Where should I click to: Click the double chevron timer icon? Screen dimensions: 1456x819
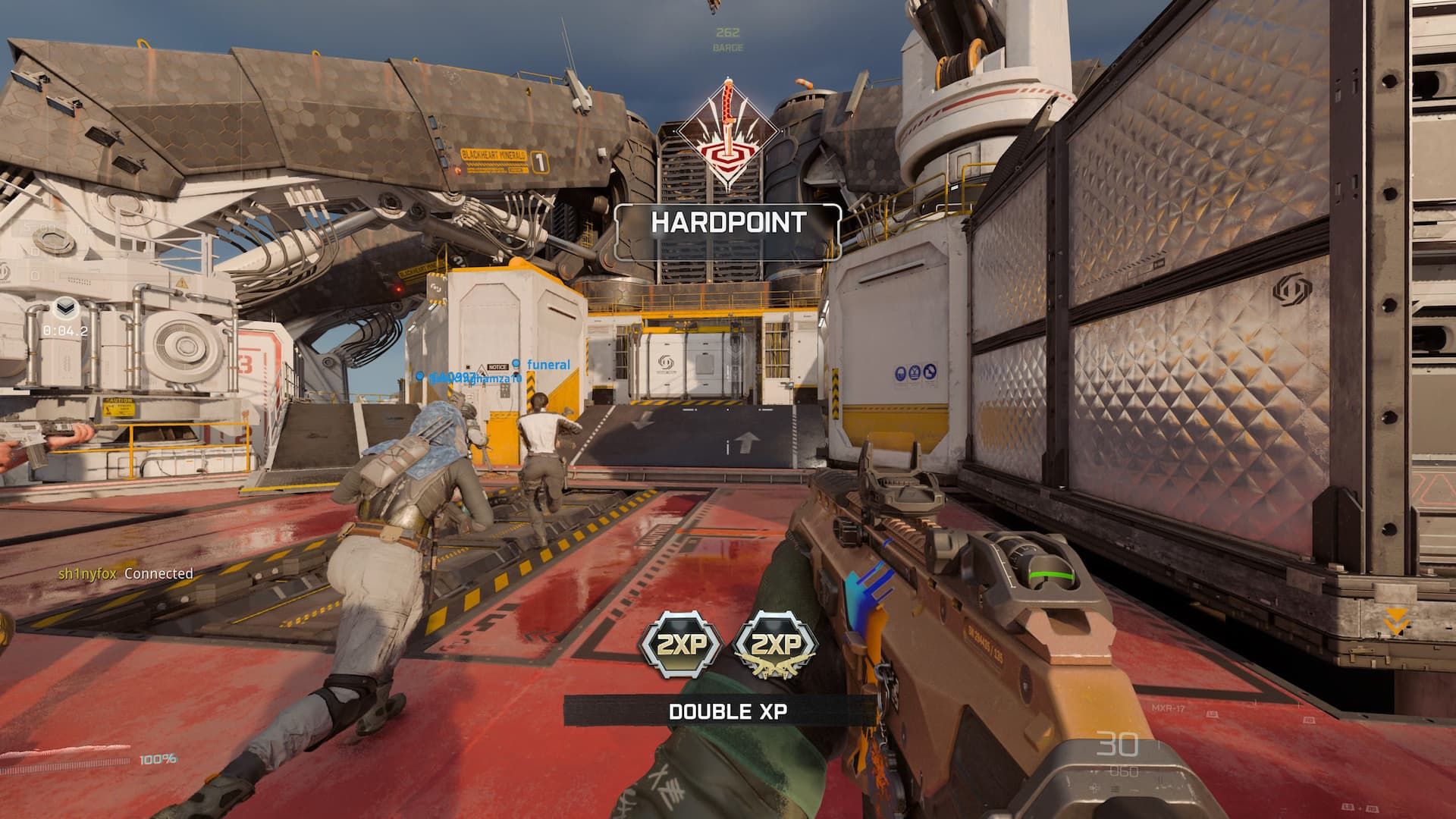tap(67, 306)
